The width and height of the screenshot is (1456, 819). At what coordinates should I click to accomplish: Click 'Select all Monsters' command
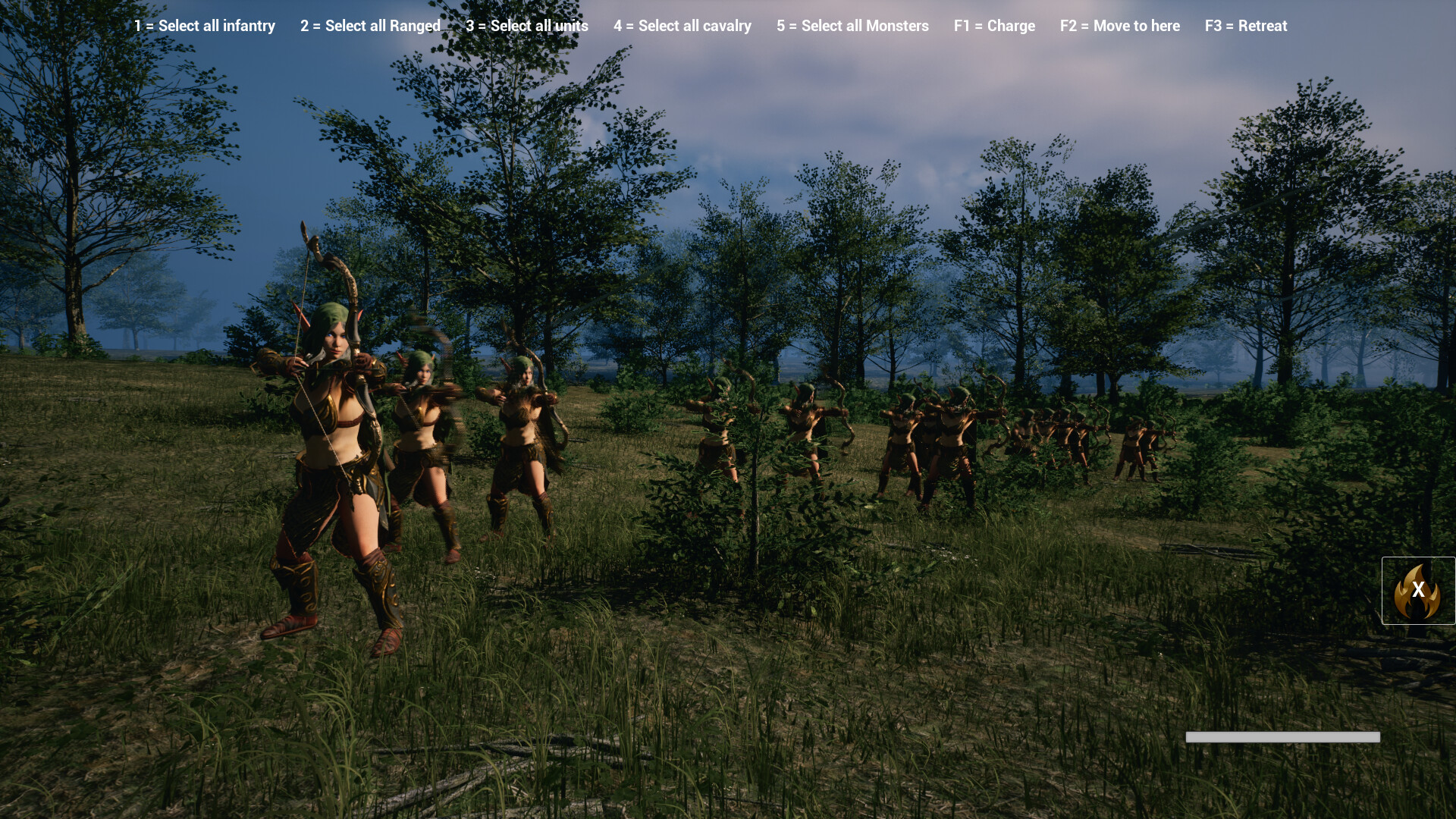click(852, 26)
